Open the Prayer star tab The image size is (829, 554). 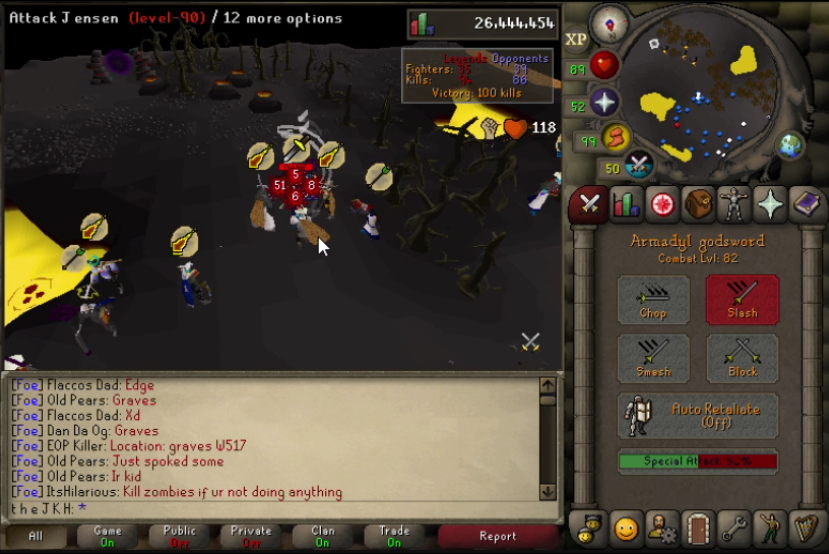tap(770, 204)
